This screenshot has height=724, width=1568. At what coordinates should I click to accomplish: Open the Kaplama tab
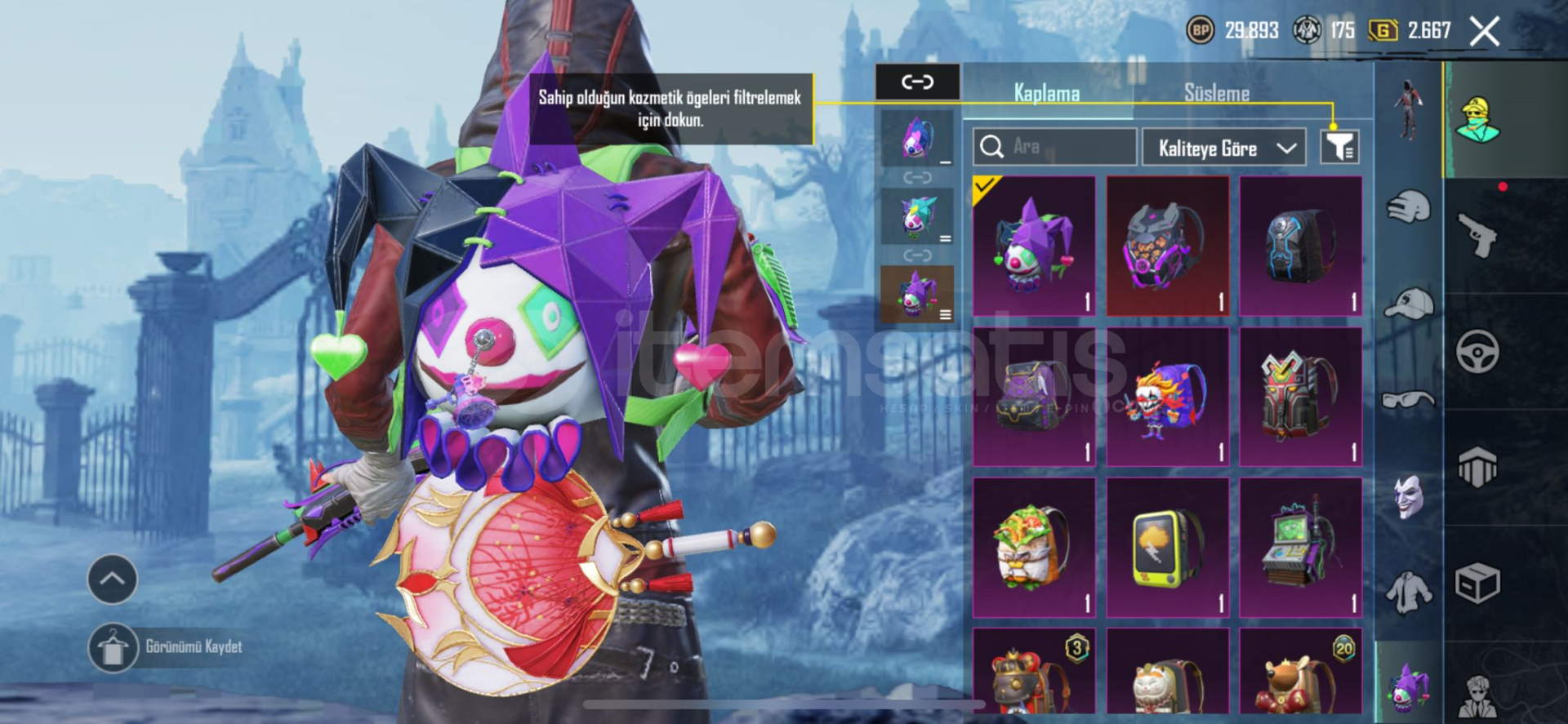[x=1046, y=93]
